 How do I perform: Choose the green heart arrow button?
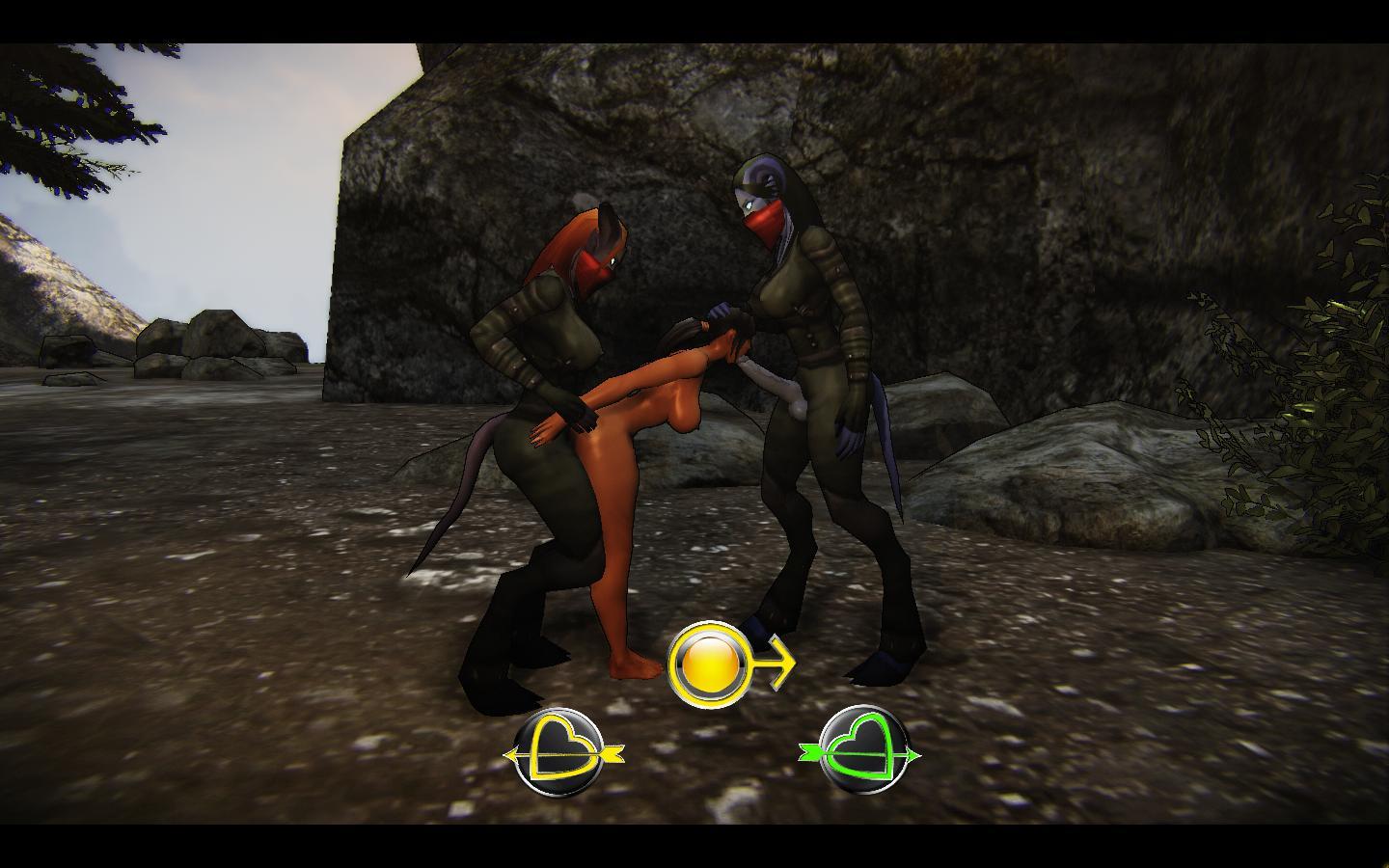tap(861, 752)
